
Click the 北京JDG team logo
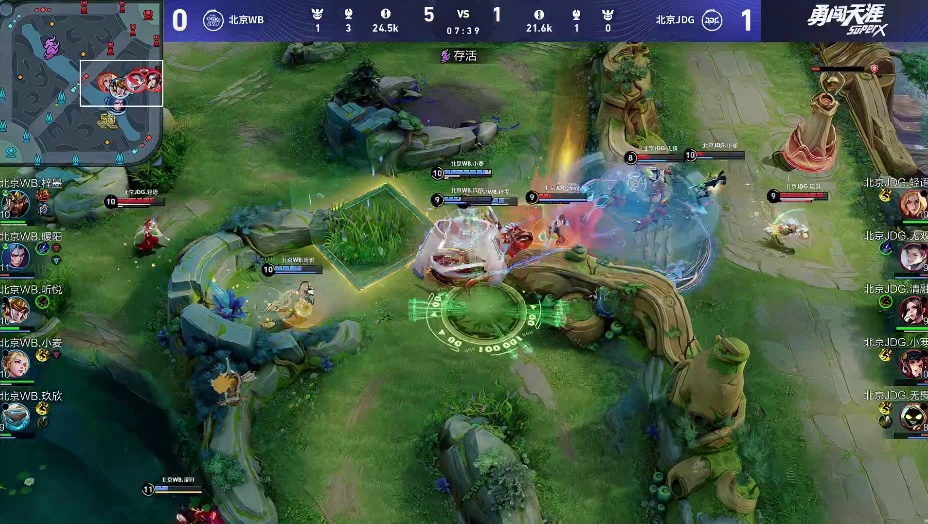[x=712, y=20]
